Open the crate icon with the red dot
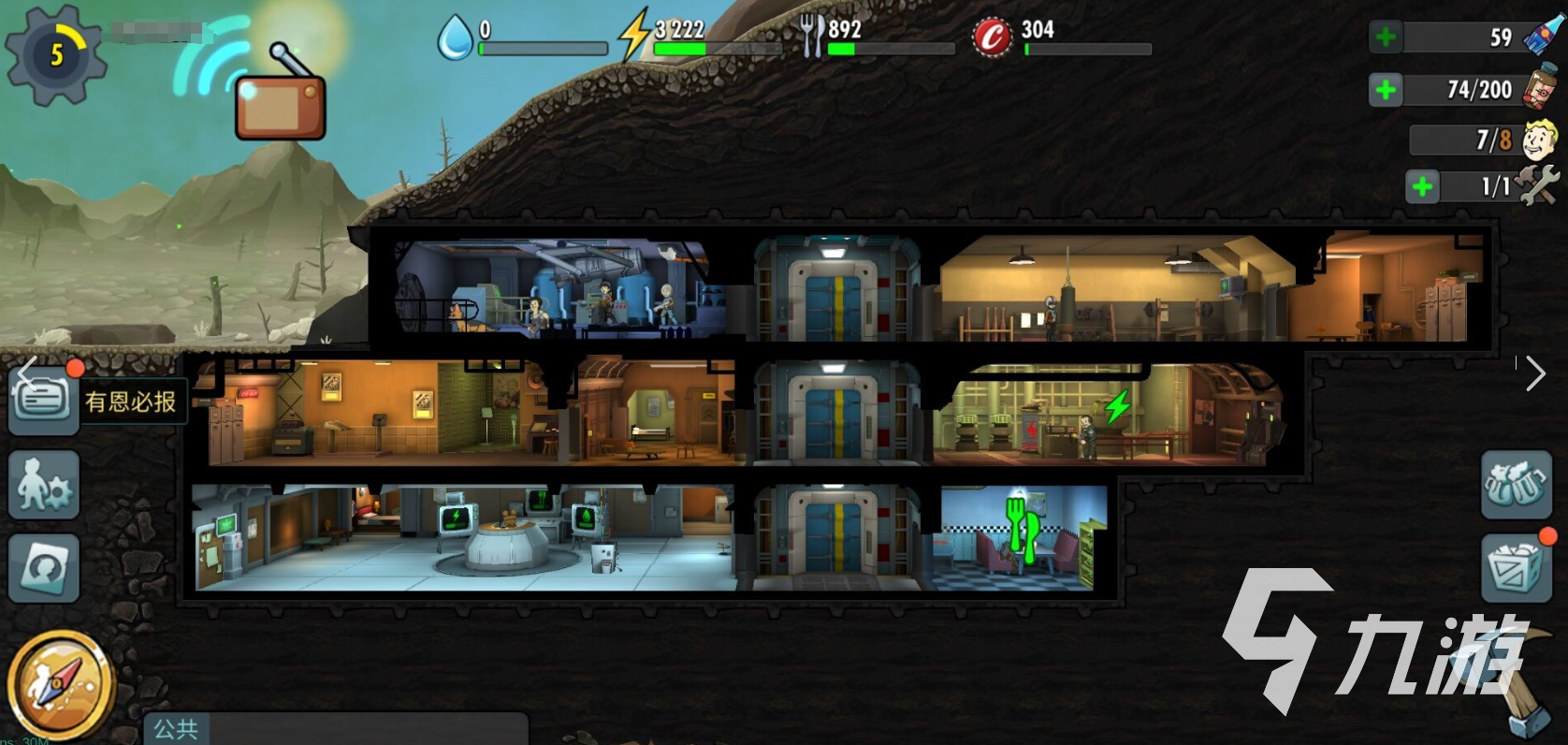 [x=1516, y=568]
